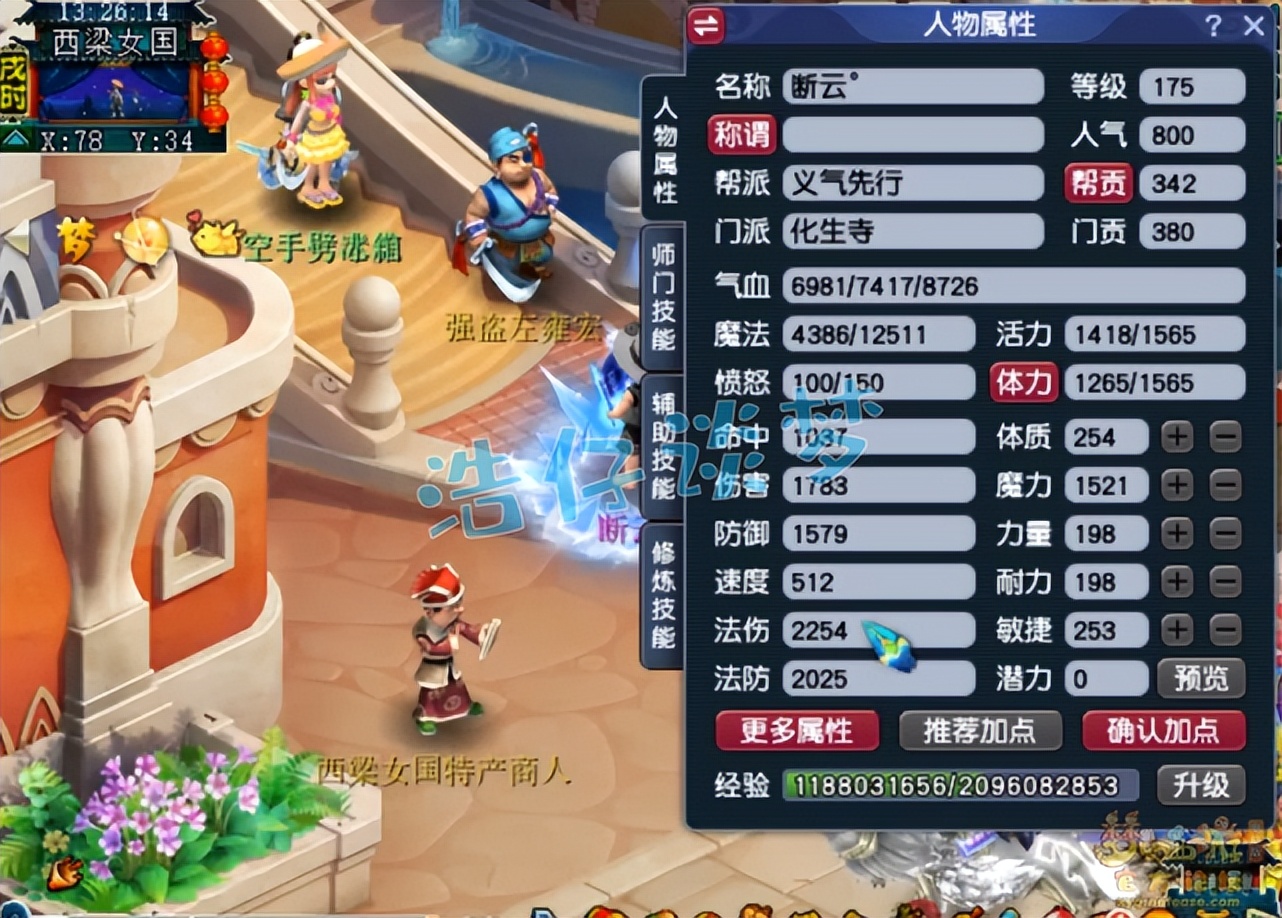Decrease 敏捷 using its minus button
This screenshot has height=918, width=1282.
pos(1226,631)
